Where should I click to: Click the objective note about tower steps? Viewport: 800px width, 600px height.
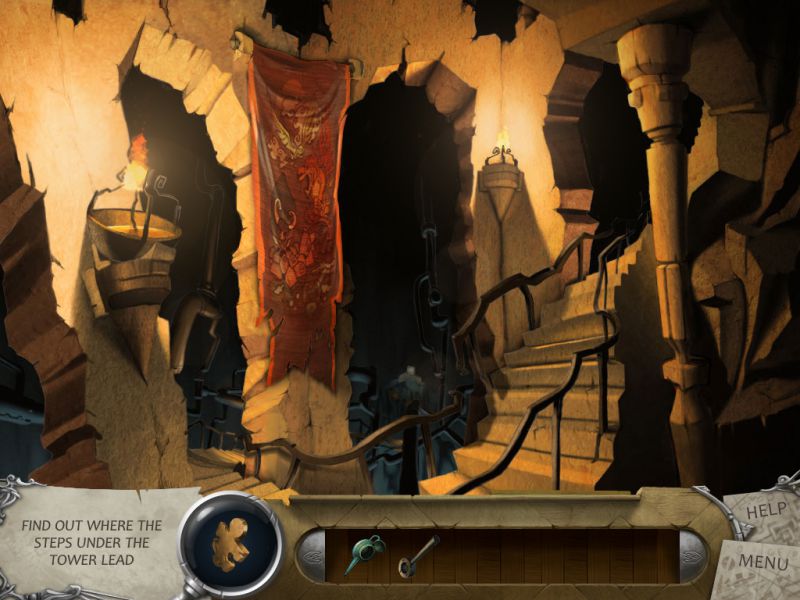tap(94, 542)
